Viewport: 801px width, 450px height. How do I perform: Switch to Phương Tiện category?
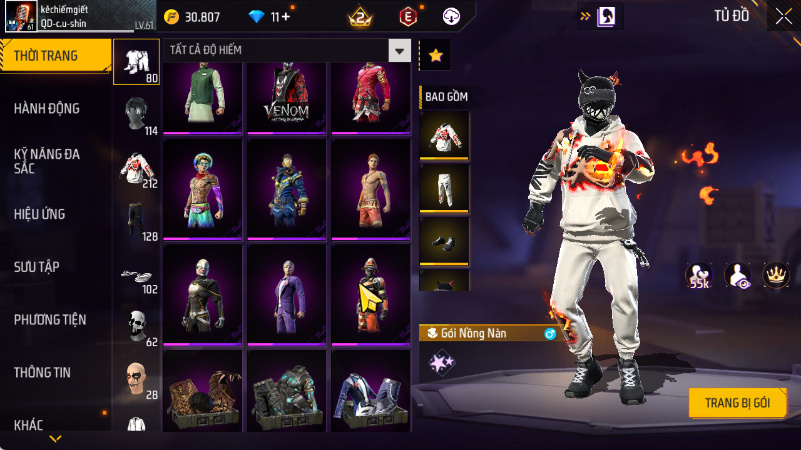pos(50,320)
